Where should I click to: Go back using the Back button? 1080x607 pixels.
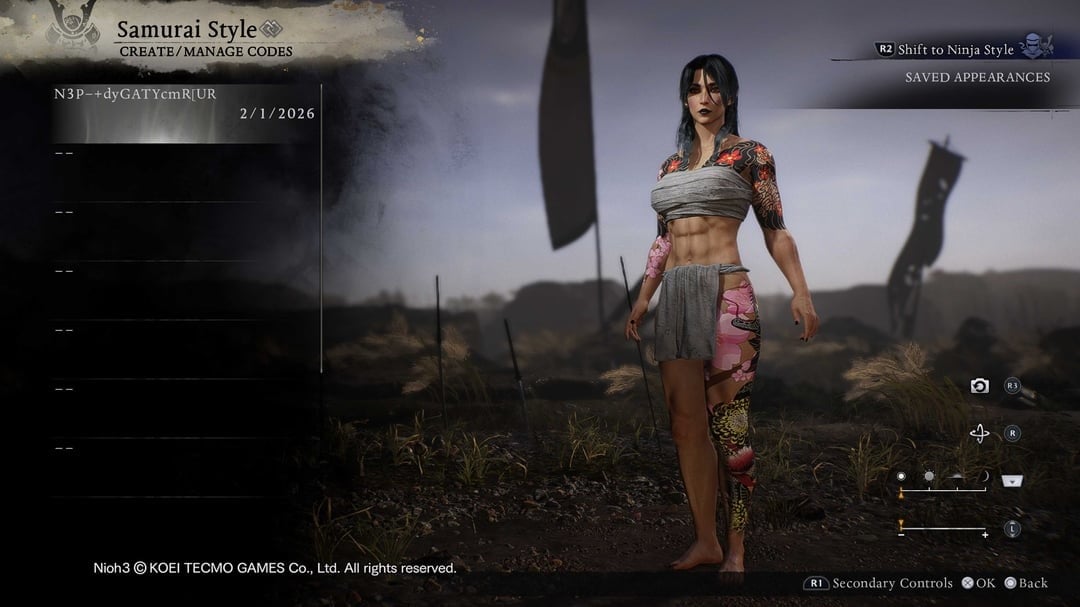pos(1026,583)
